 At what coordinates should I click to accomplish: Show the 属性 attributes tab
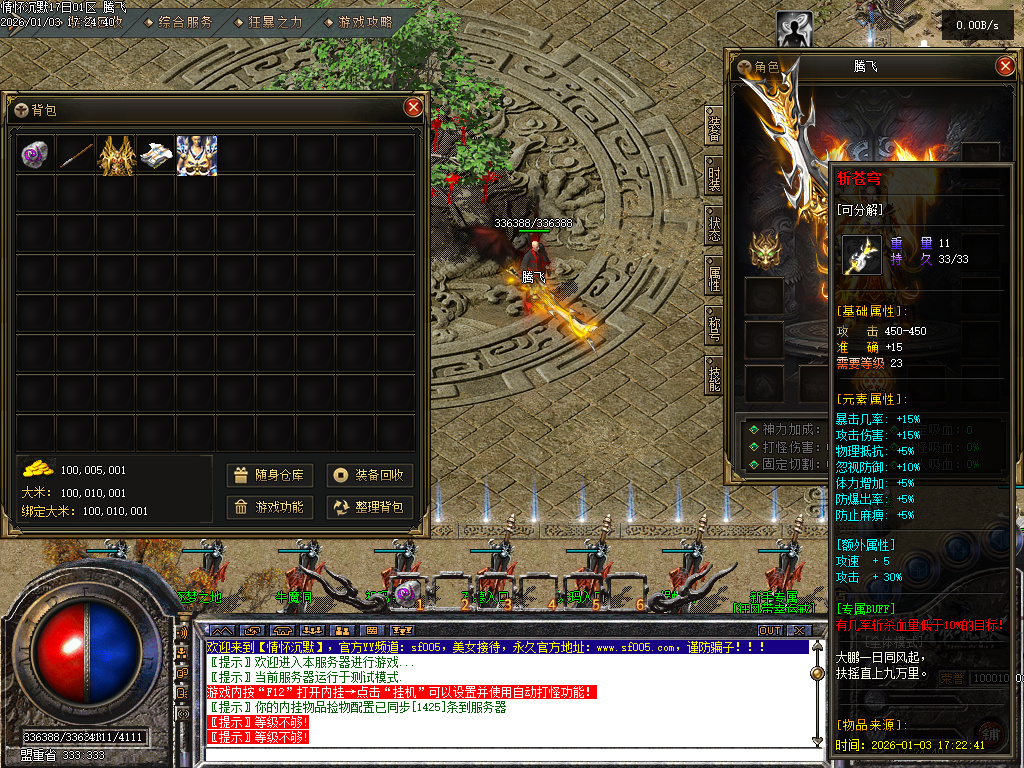[x=714, y=278]
